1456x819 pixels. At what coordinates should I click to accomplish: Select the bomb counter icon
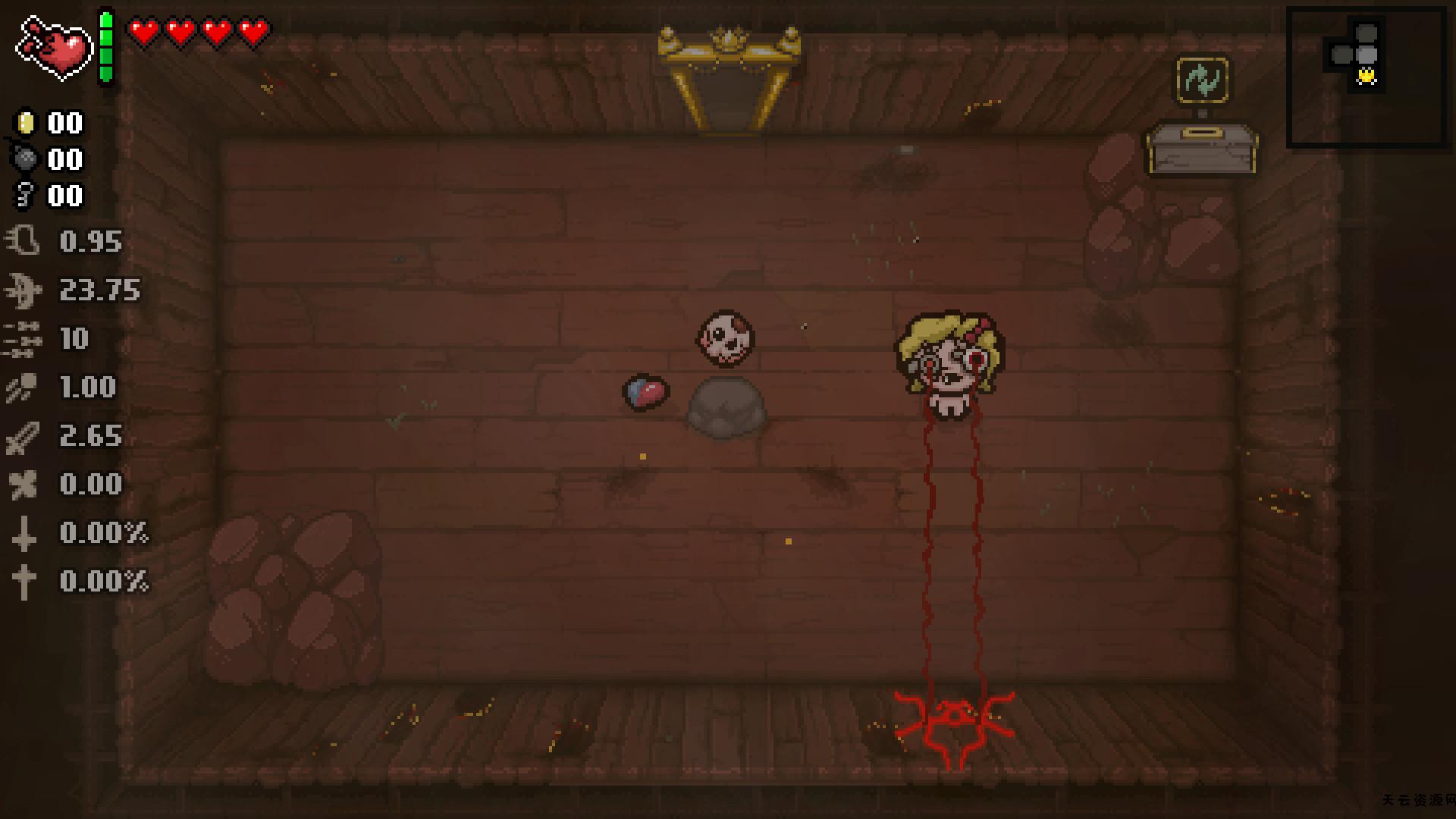(25, 160)
